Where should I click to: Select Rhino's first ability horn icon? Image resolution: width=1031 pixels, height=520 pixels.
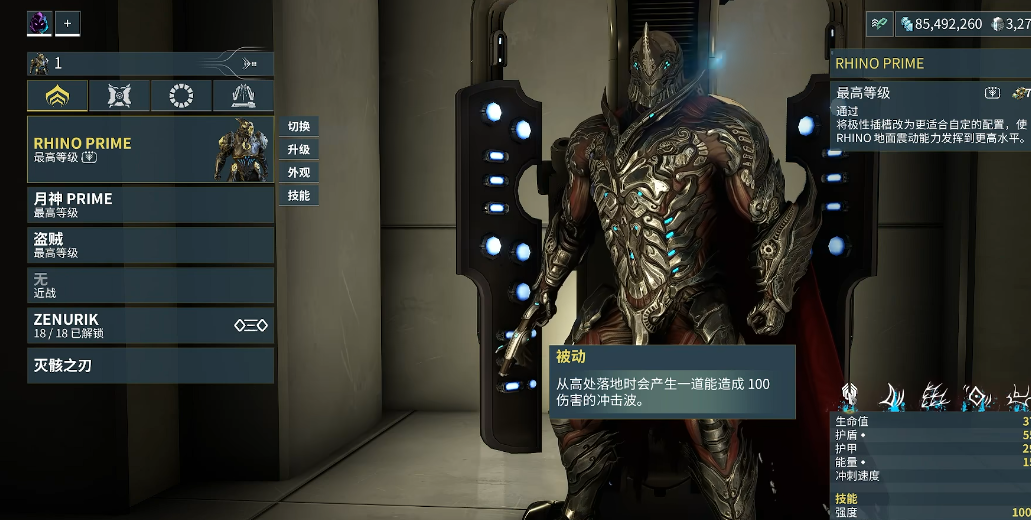pyautogui.click(x=892, y=396)
